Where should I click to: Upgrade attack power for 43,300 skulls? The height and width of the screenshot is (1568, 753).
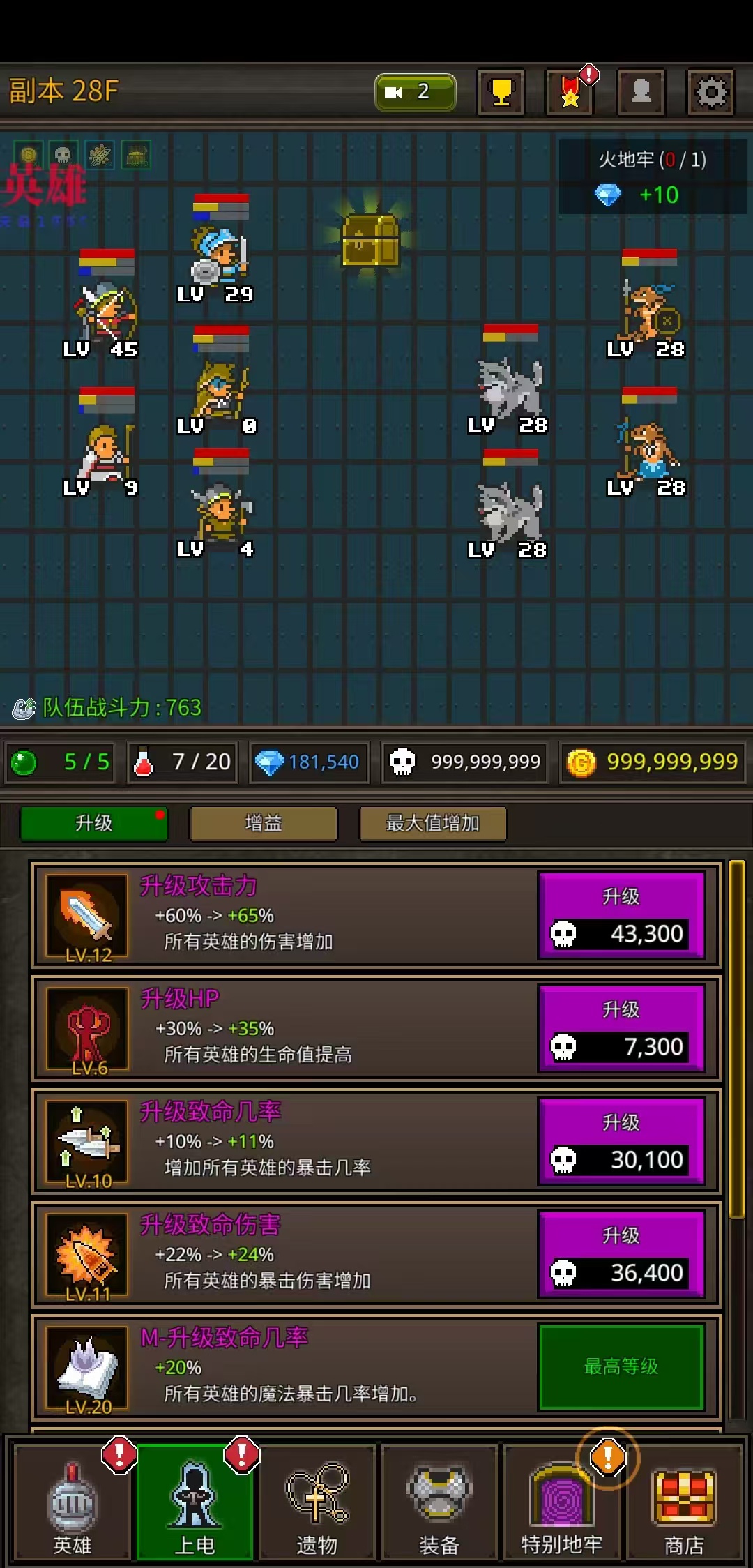(621, 915)
